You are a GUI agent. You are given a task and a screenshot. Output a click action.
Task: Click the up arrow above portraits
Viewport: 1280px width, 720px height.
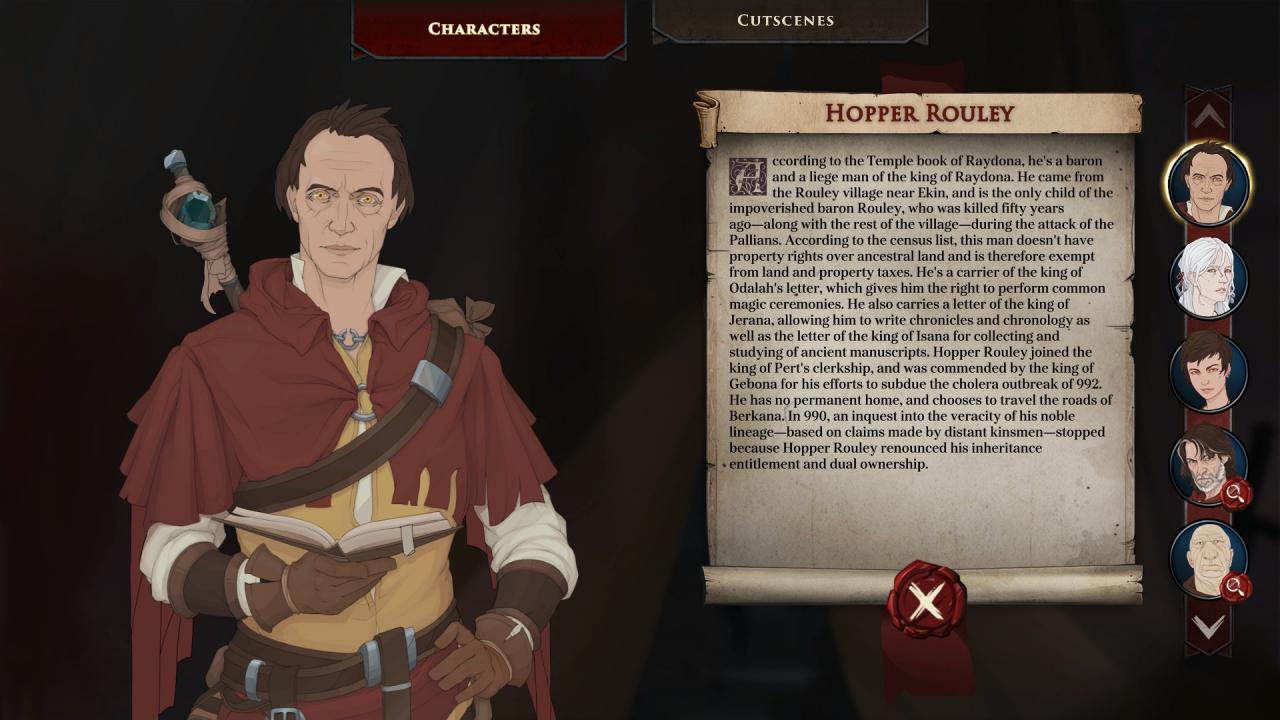1208,117
